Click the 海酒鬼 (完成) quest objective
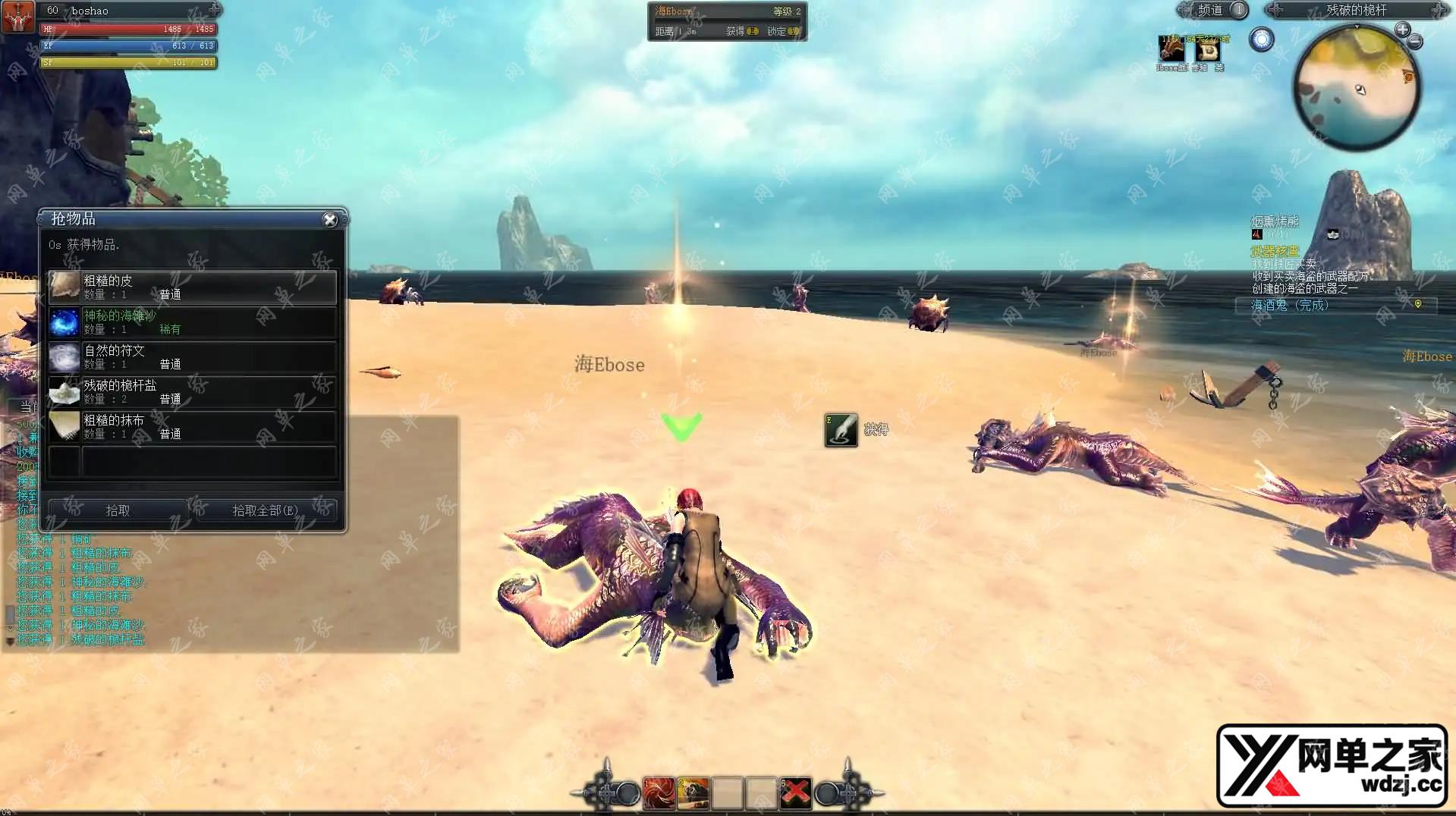 coord(1289,305)
